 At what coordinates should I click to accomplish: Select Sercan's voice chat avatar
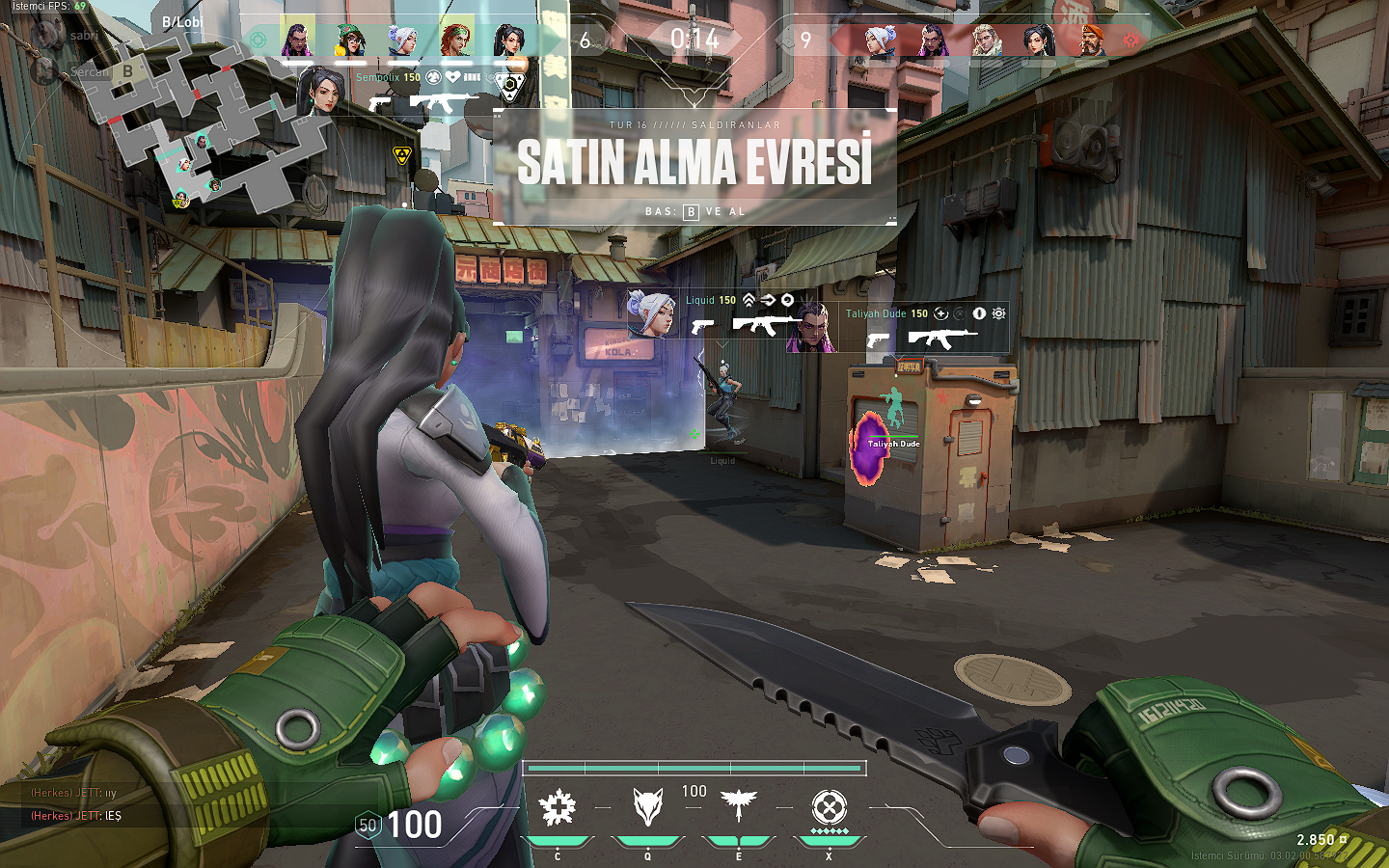43,71
